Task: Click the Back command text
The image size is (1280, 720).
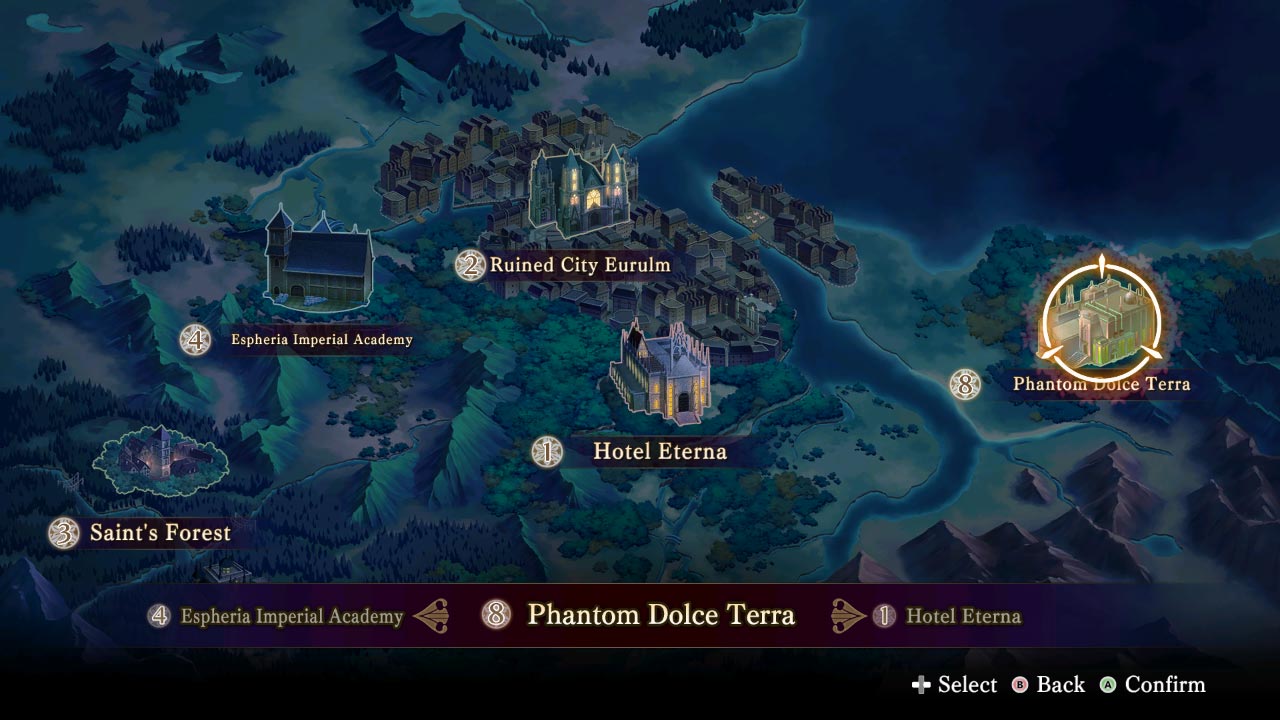Action: pos(1058,685)
